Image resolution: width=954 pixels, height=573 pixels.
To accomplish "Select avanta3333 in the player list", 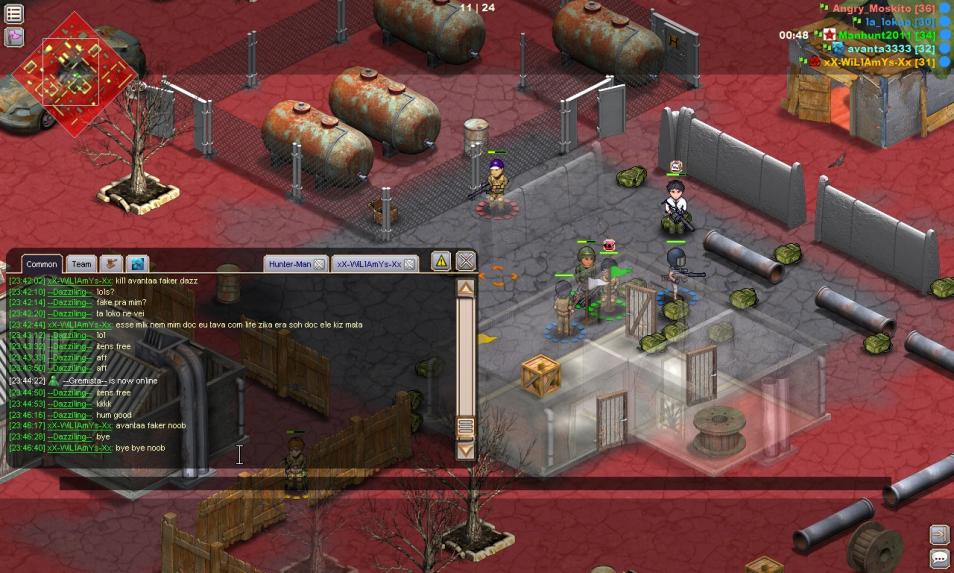I will 878,48.
